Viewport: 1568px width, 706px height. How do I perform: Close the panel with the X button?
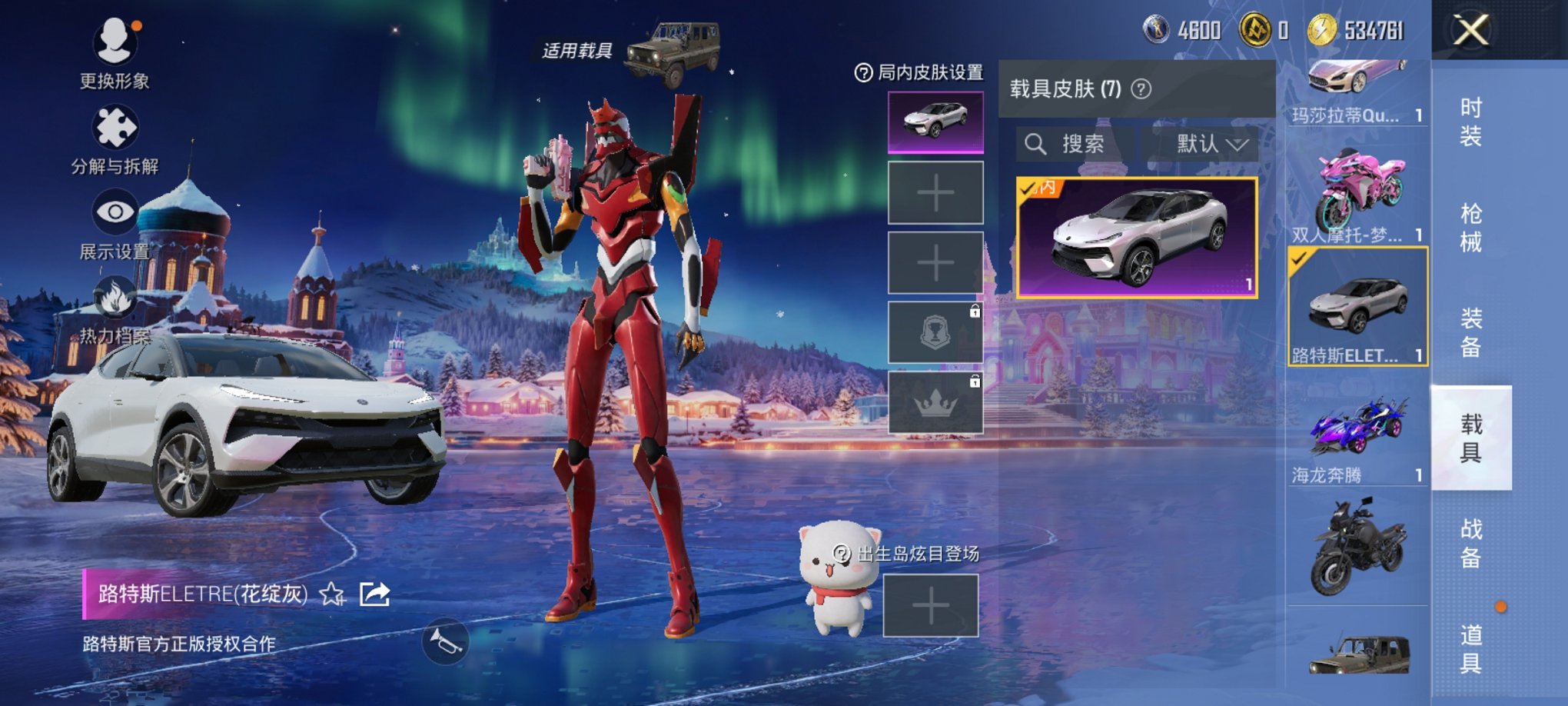pos(1469,29)
